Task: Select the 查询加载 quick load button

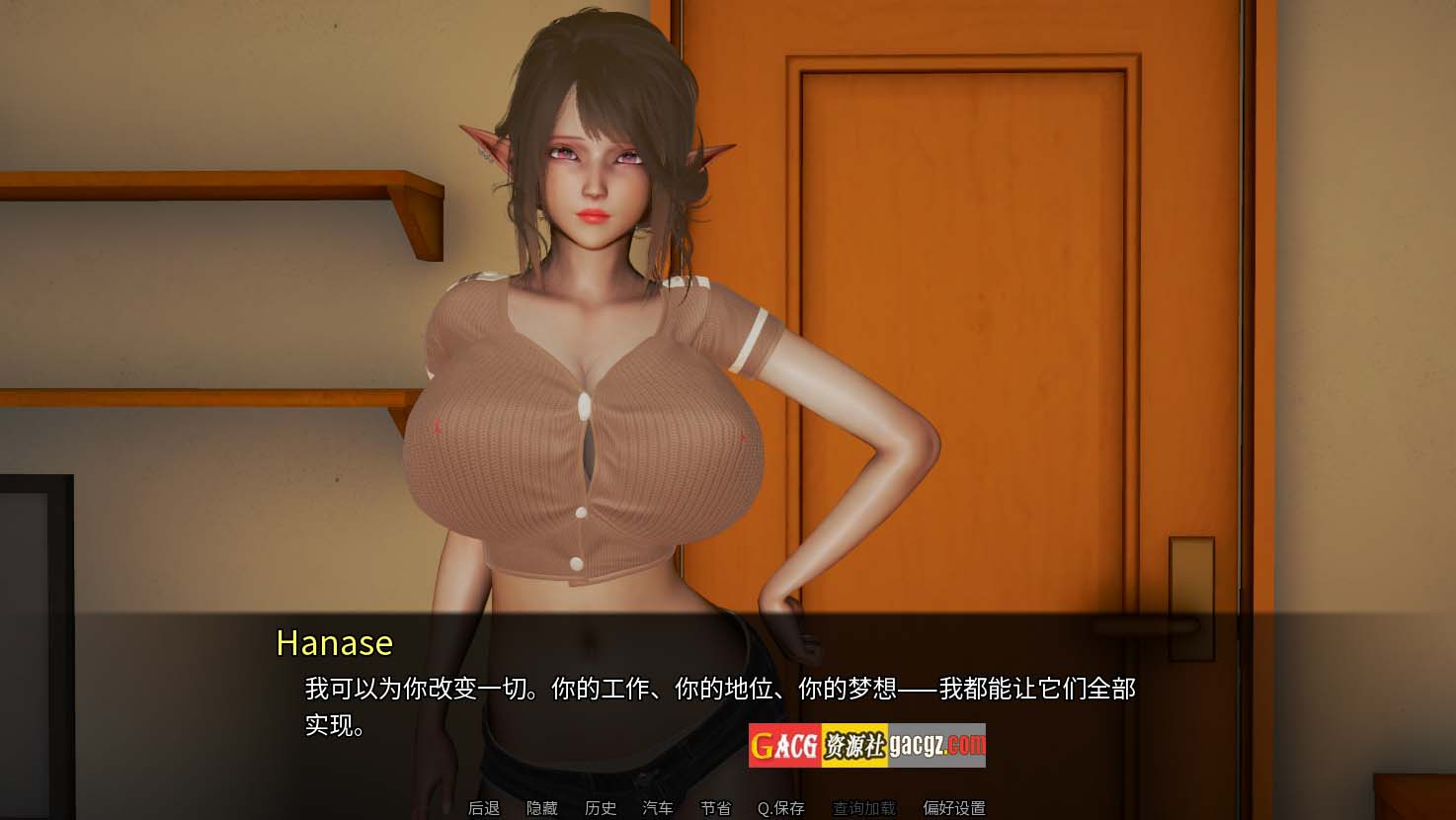Action: (x=863, y=808)
